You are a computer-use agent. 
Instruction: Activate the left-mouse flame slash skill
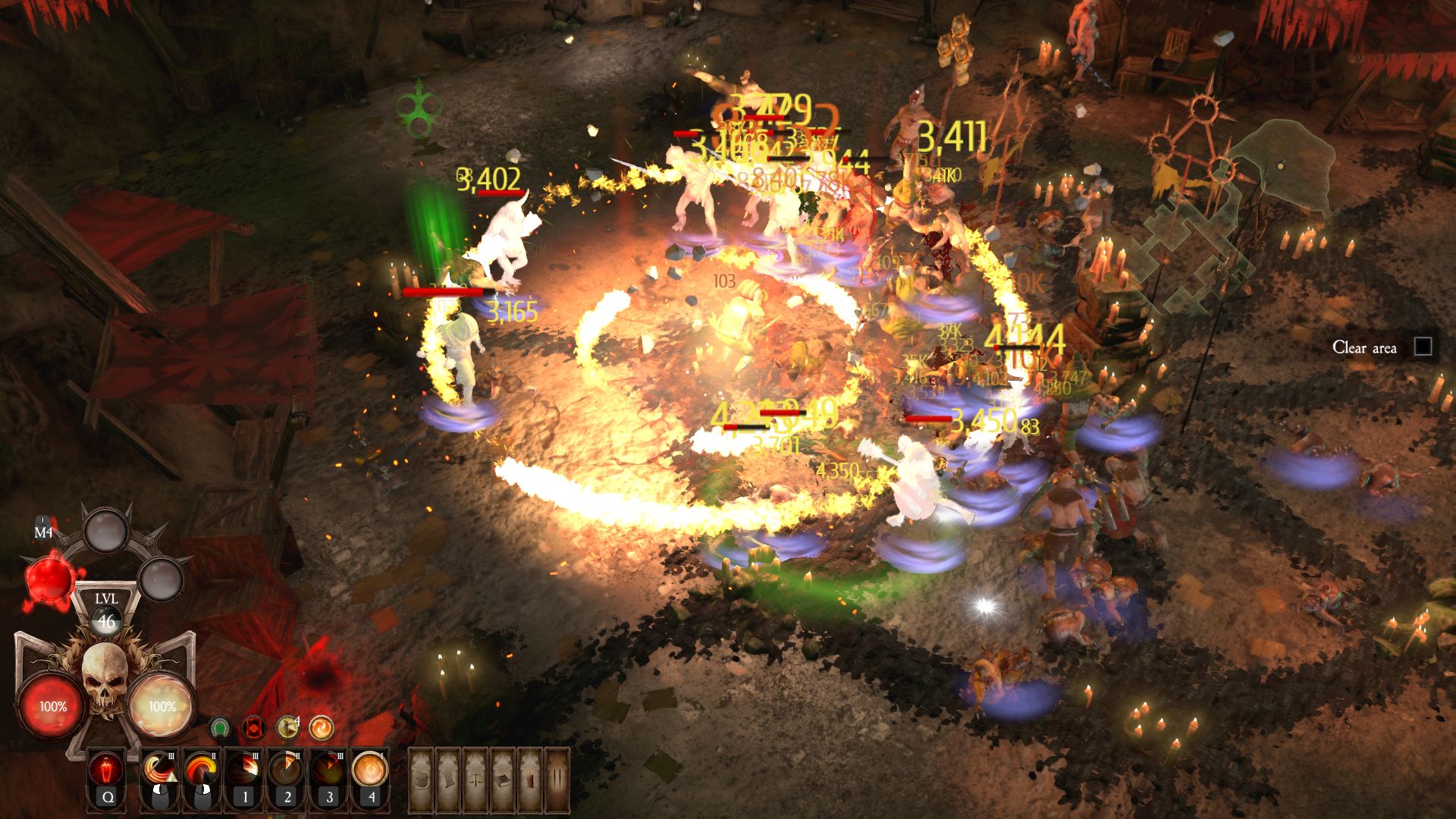click(160, 771)
